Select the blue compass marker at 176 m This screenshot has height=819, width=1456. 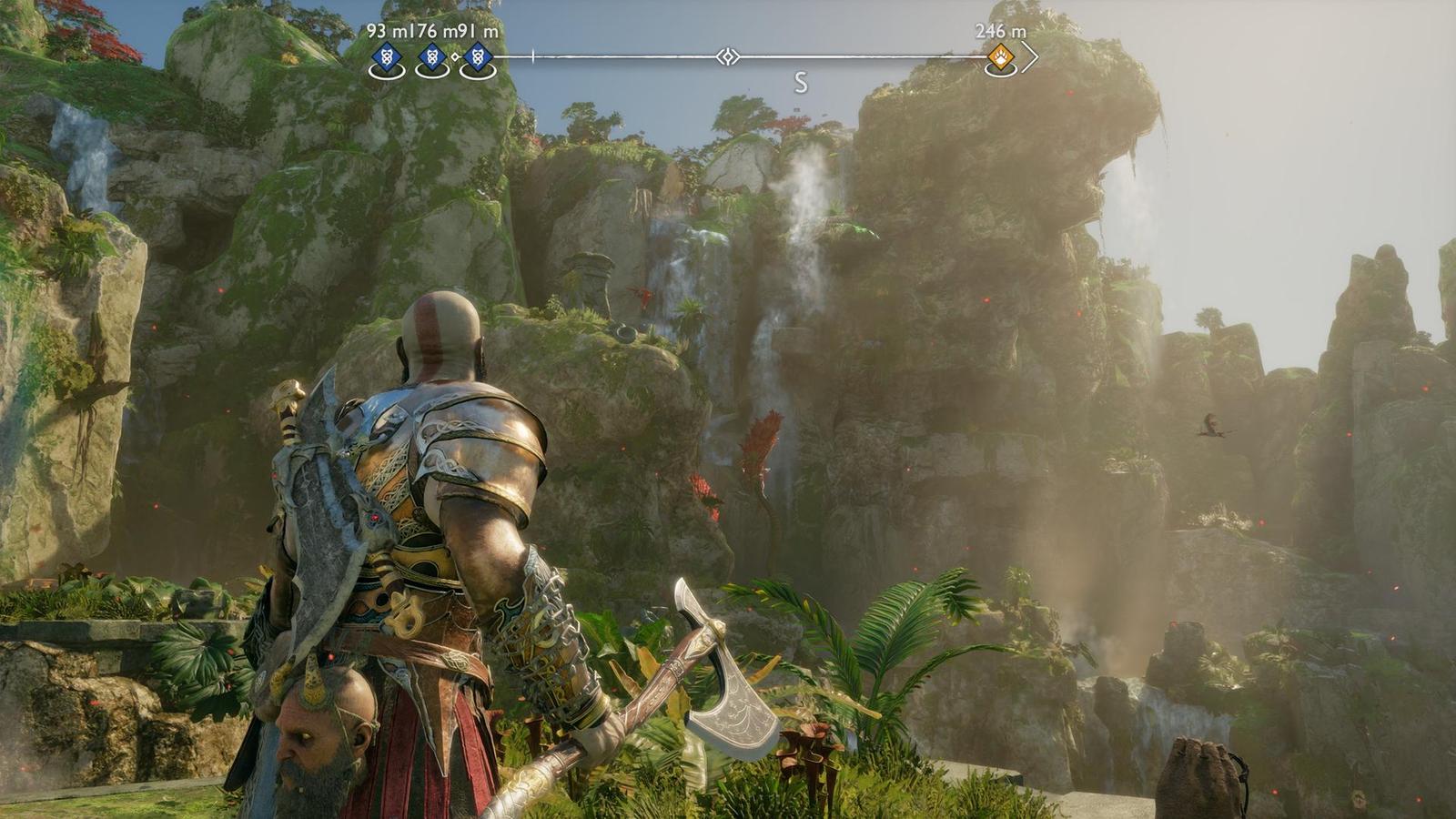pos(431,58)
